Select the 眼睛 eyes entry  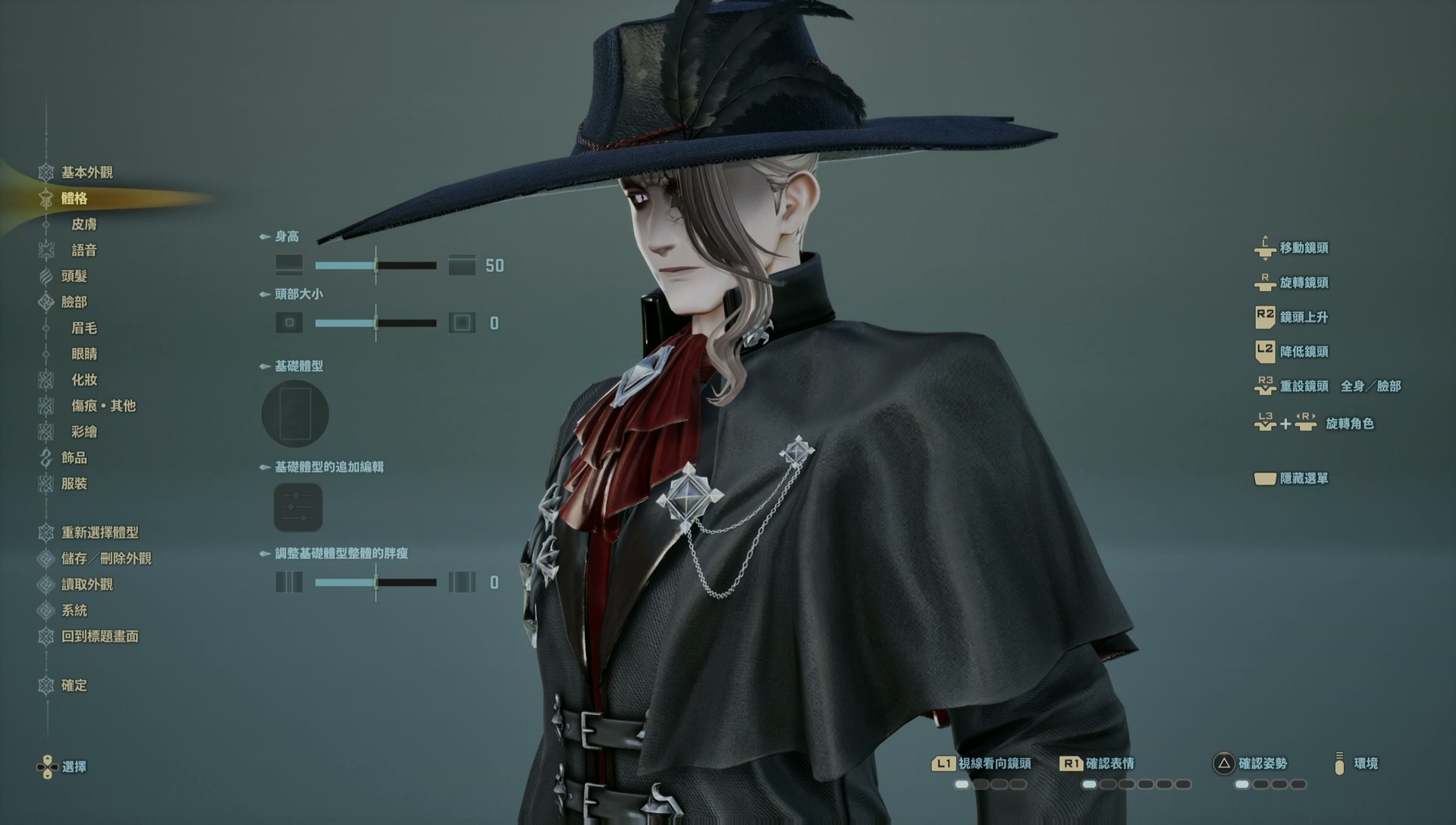tap(84, 354)
